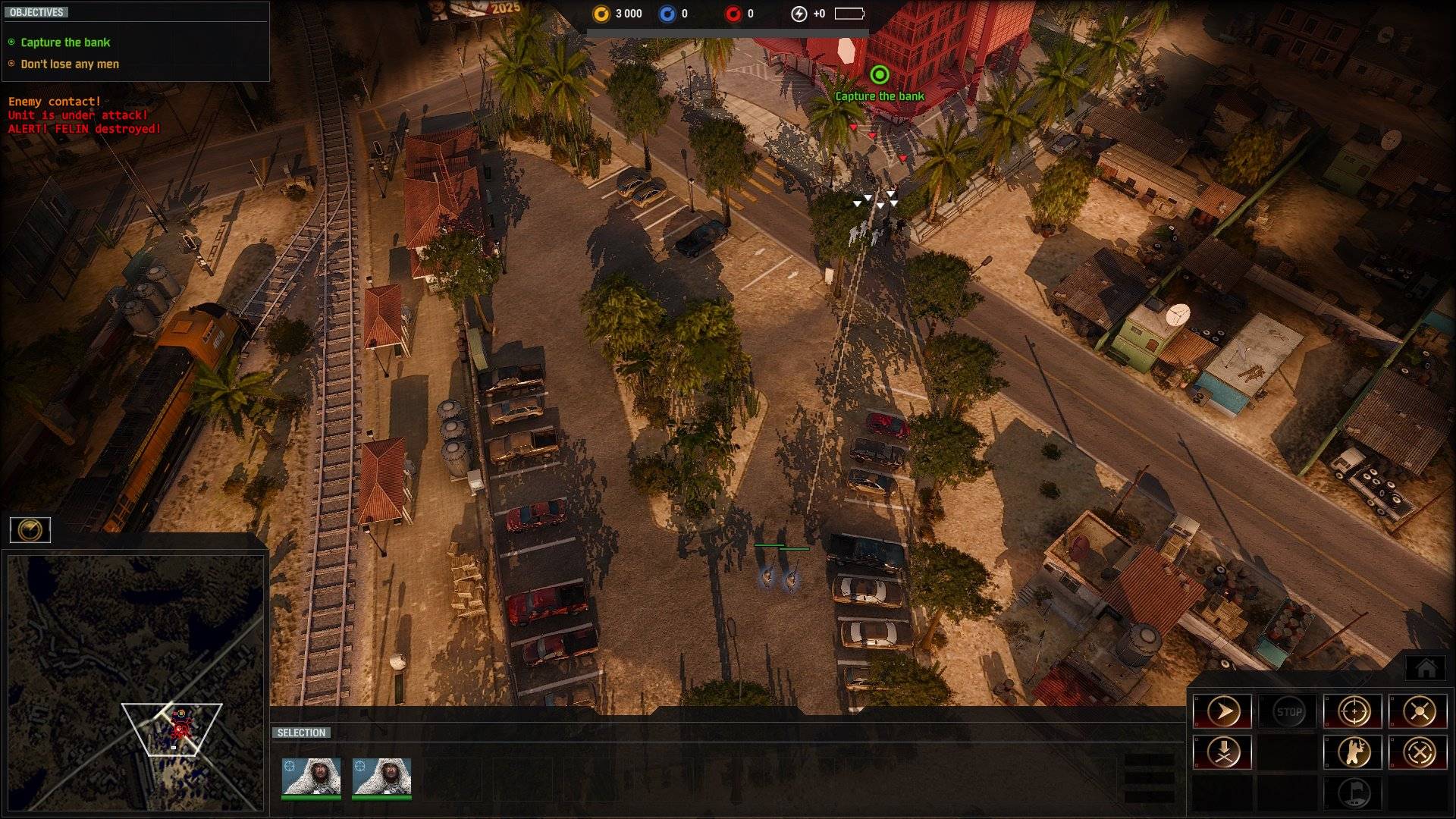Select the first sniper portrait in Selection
Image resolution: width=1456 pixels, height=819 pixels.
[311, 777]
